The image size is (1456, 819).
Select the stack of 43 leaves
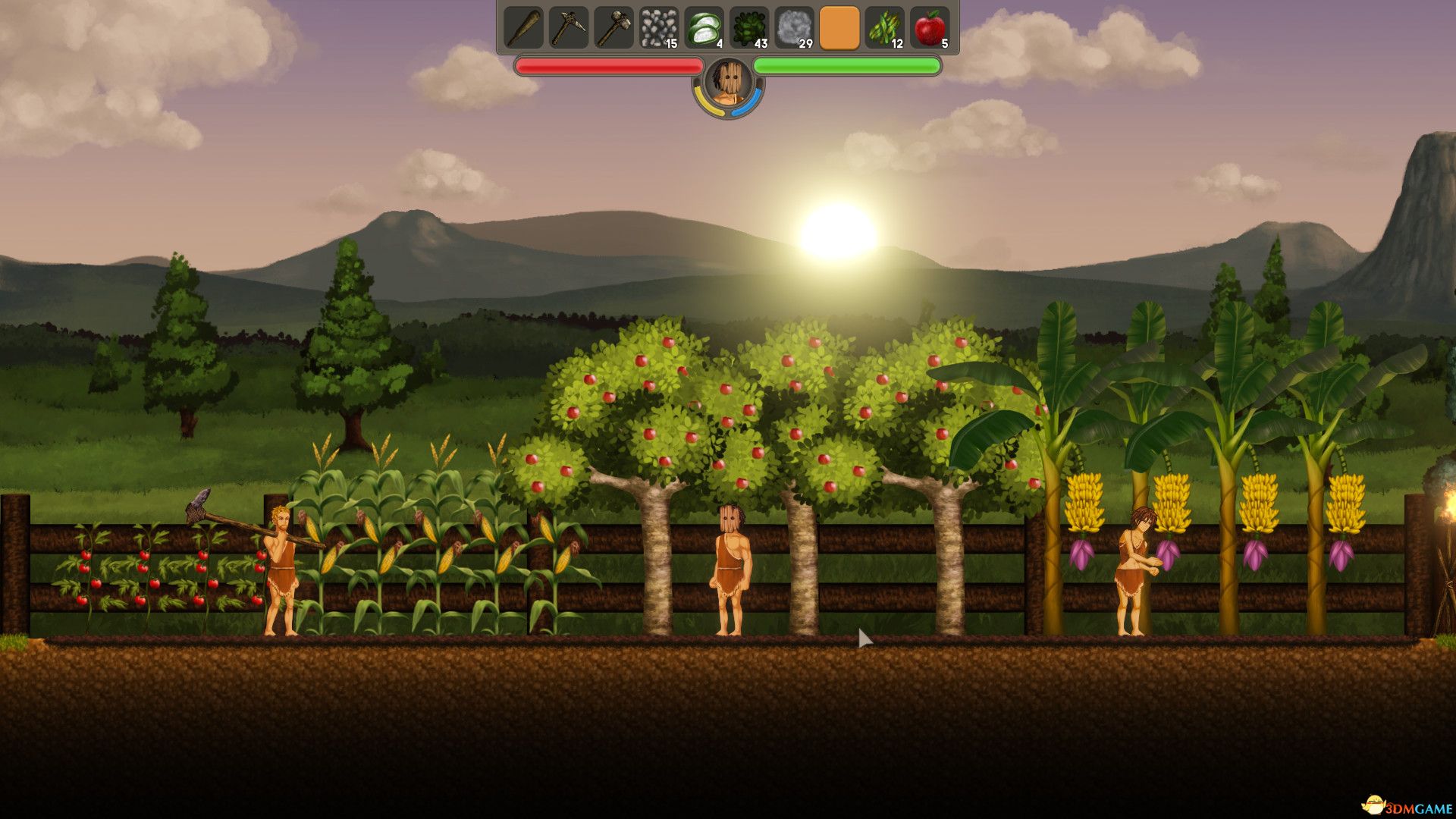(749, 28)
